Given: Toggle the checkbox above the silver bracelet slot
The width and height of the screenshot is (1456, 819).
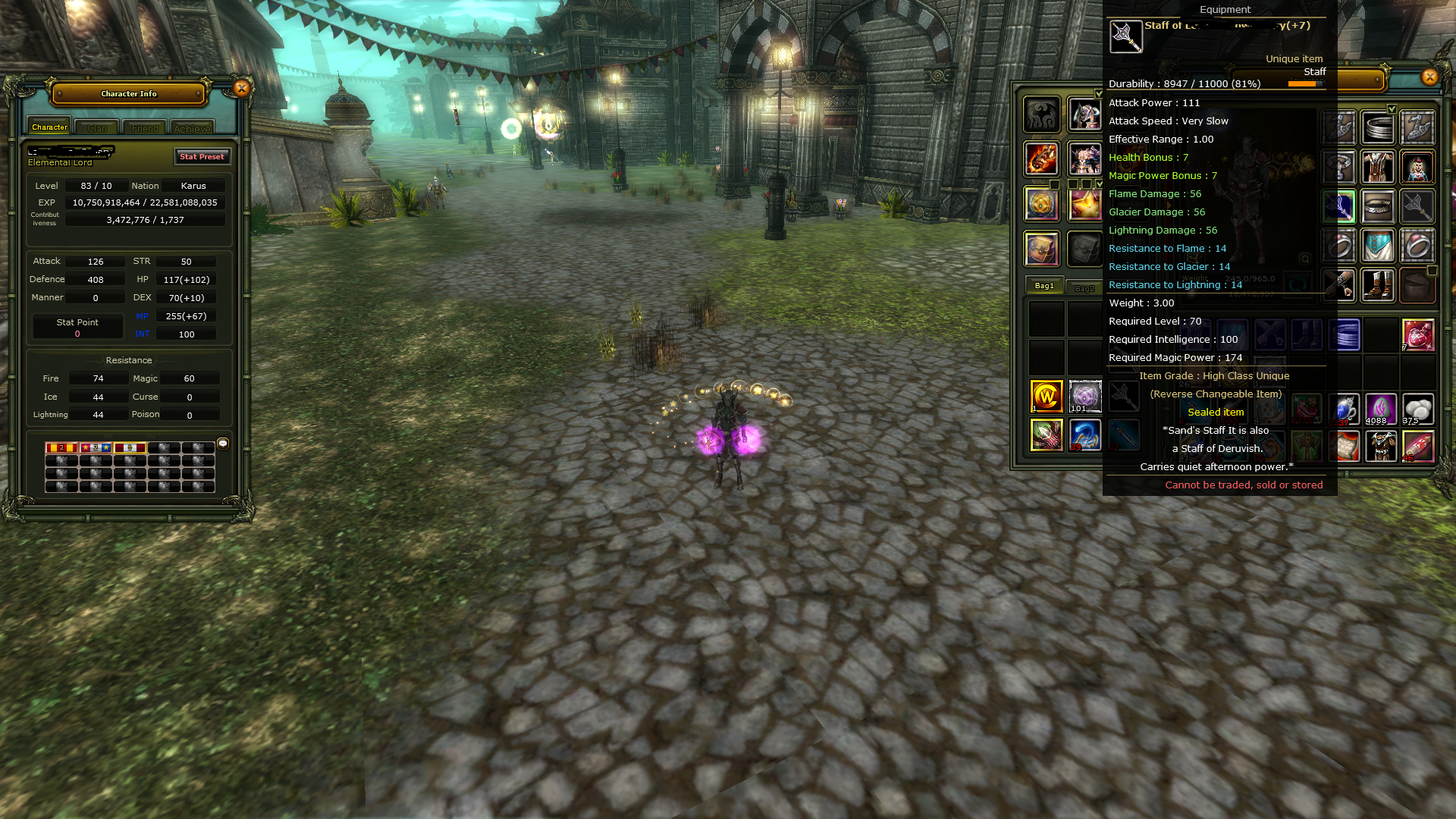Looking at the screenshot, I should [1392, 109].
